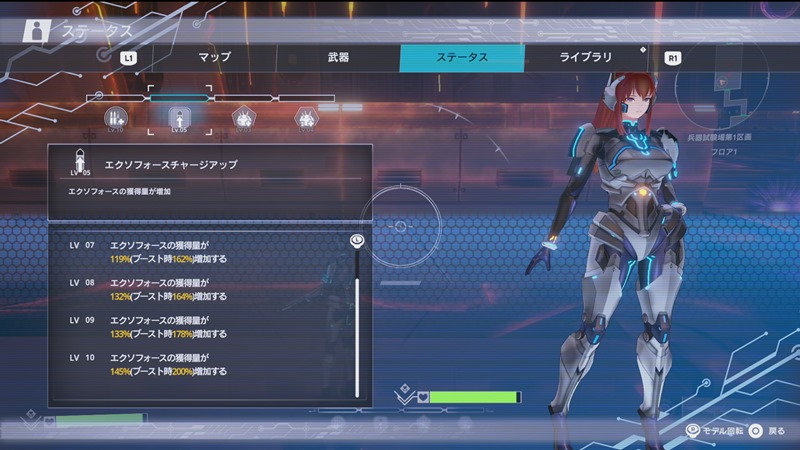Select the ステータス tab
The width and height of the screenshot is (800, 450).
461,57
